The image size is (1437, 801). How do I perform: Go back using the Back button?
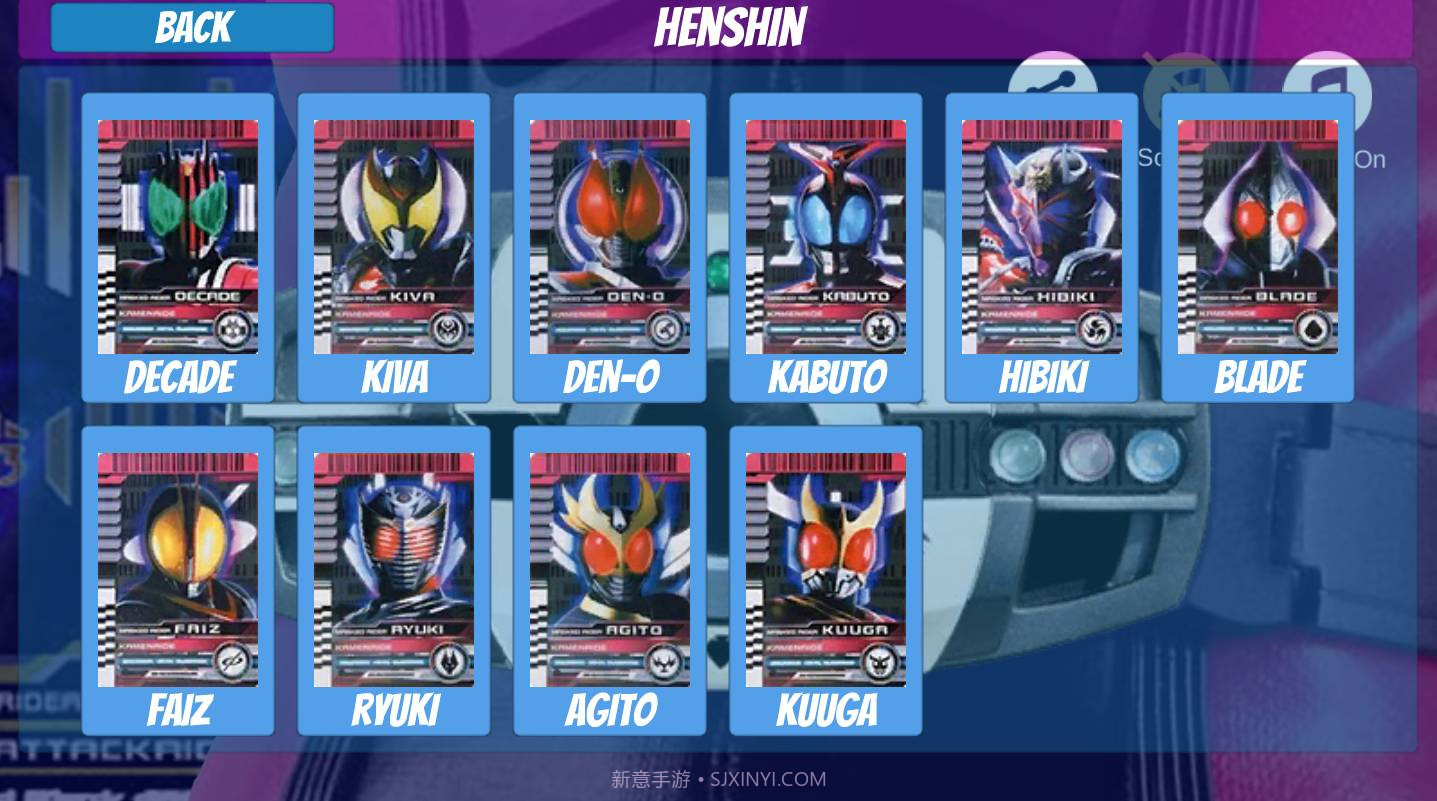[x=192, y=28]
